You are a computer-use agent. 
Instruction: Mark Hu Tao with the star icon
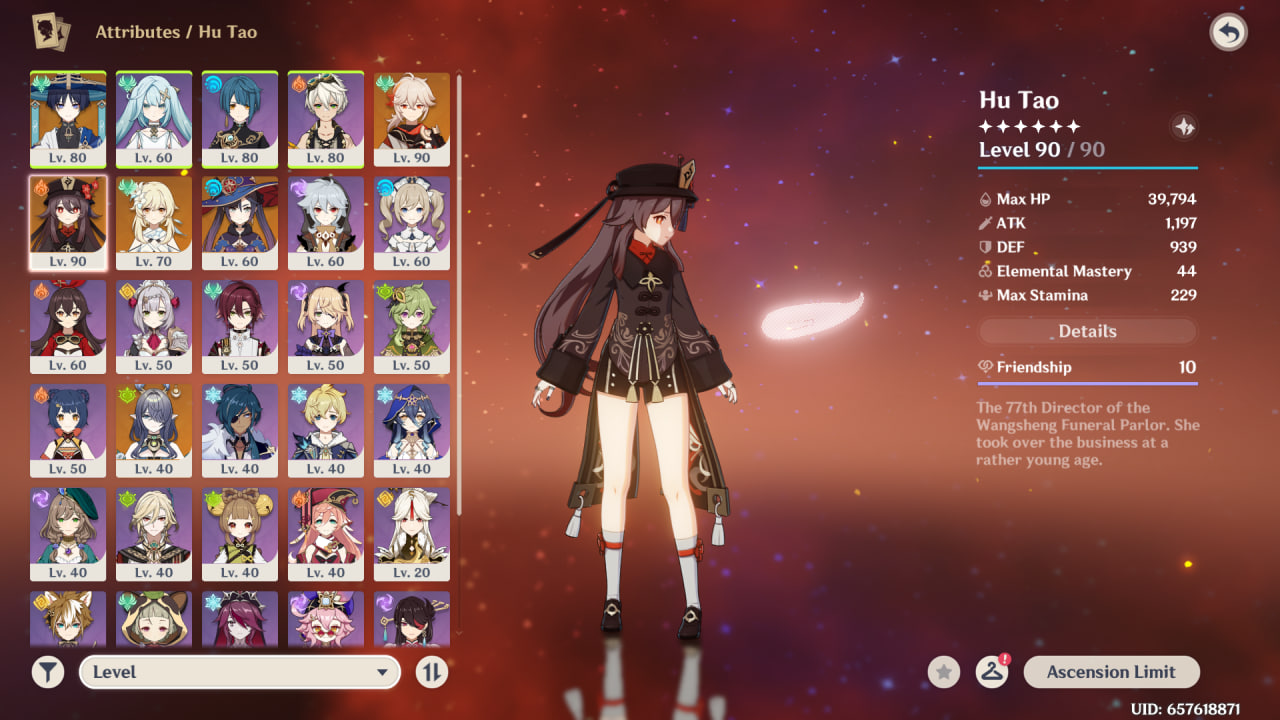pos(943,672)
